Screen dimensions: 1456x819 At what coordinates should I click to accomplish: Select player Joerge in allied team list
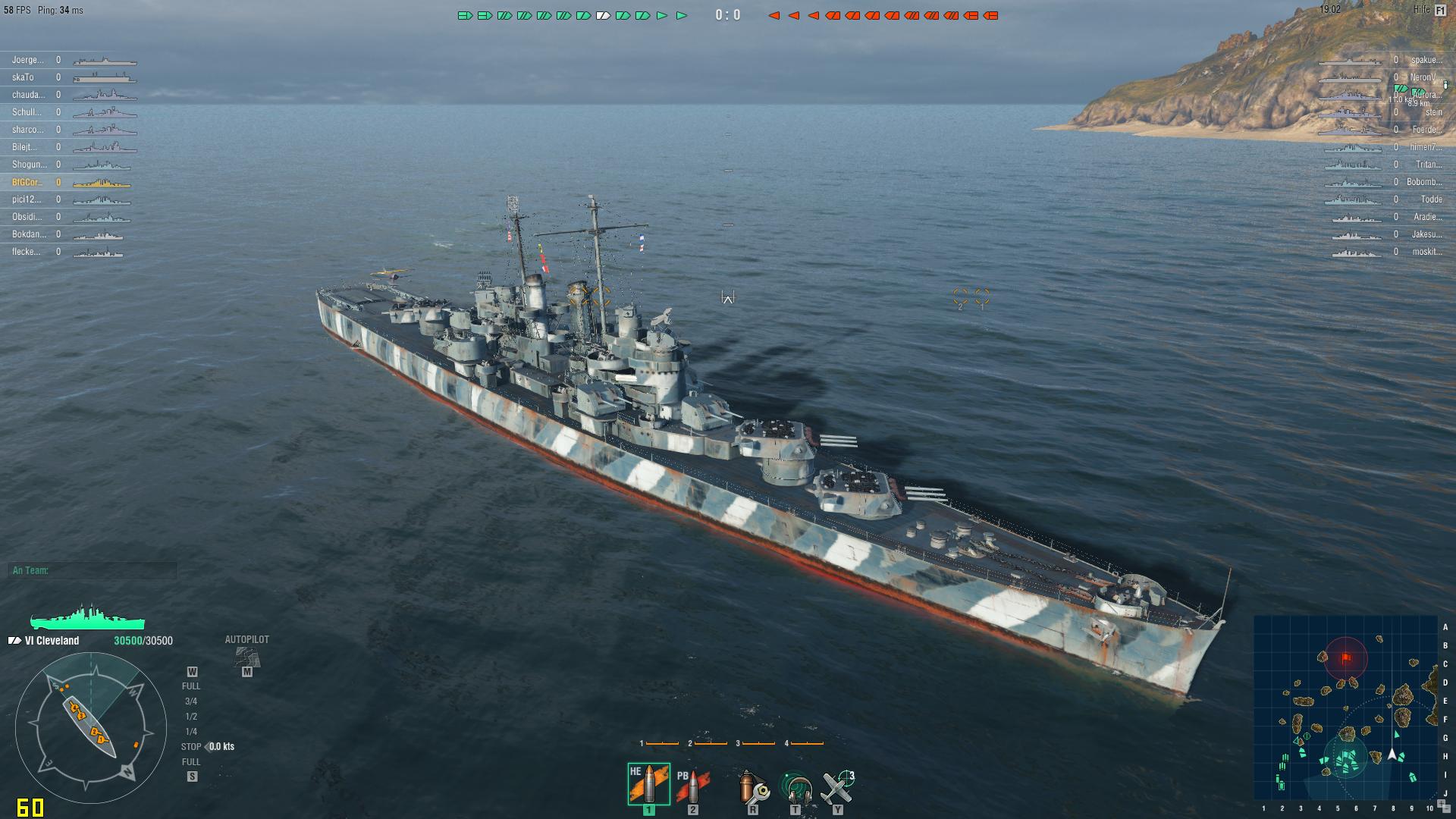(28, 60)
